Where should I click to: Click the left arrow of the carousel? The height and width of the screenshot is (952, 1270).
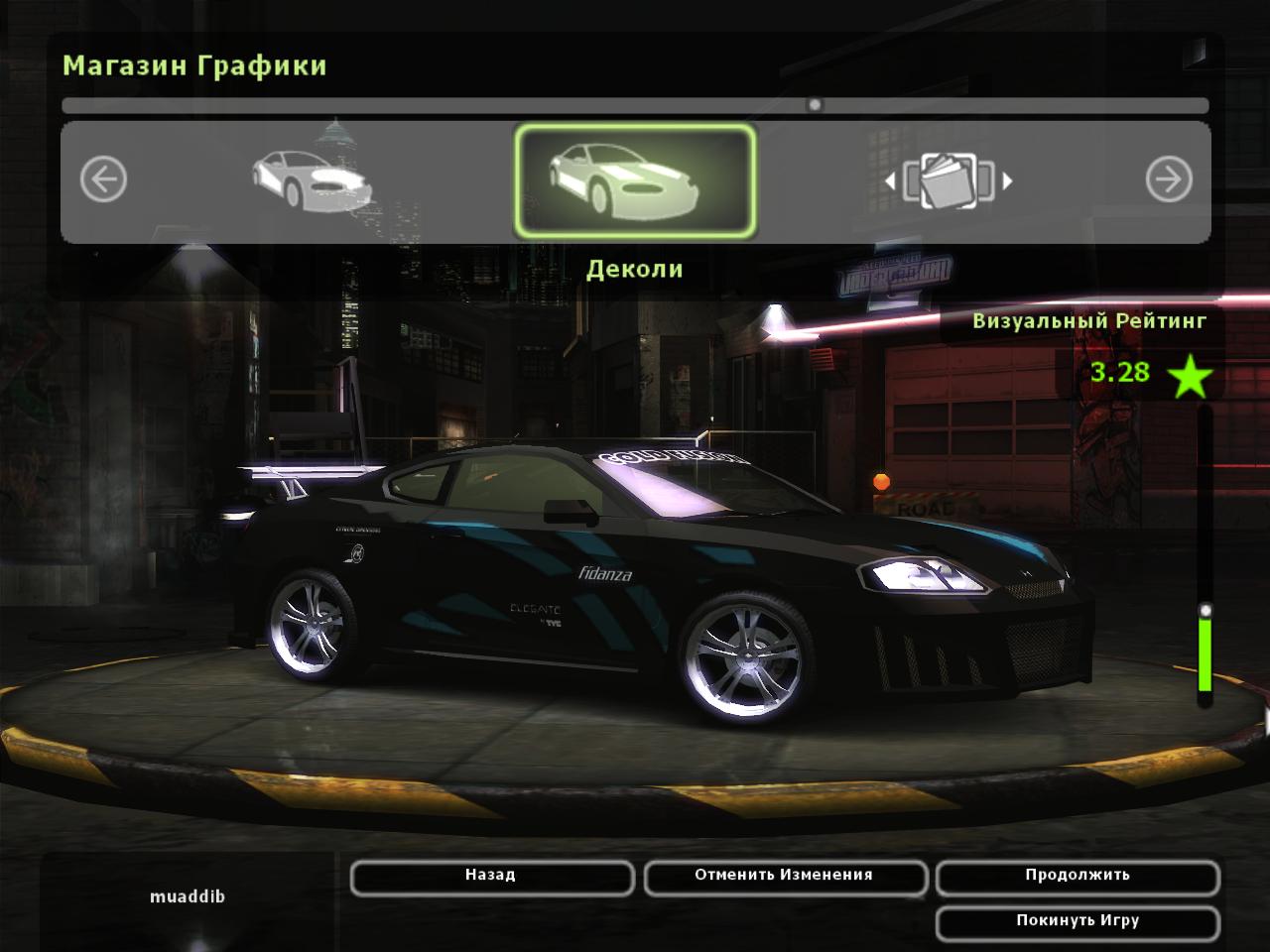(103, 180)
